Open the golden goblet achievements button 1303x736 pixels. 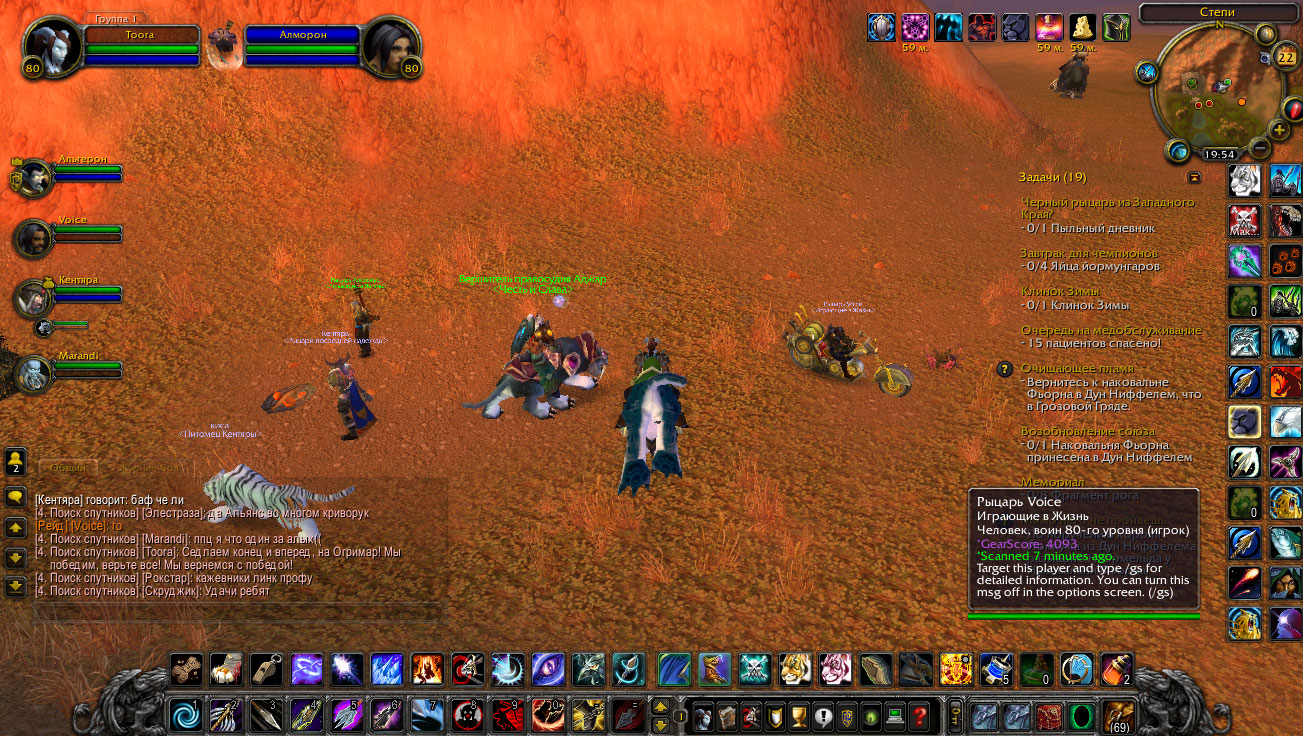798,716
